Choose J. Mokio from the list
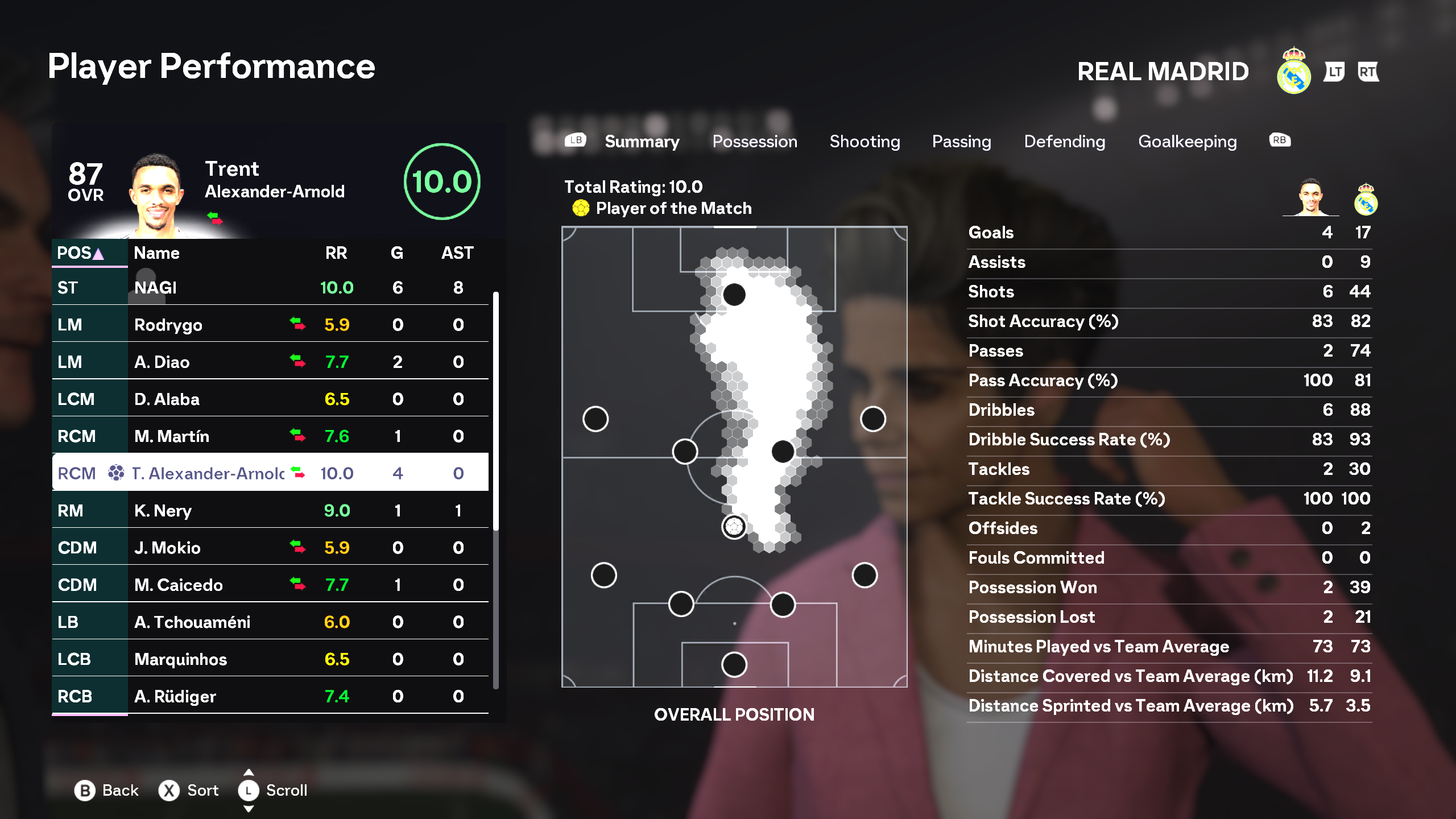Screen dimensions: 1456x819 (270, 548)
